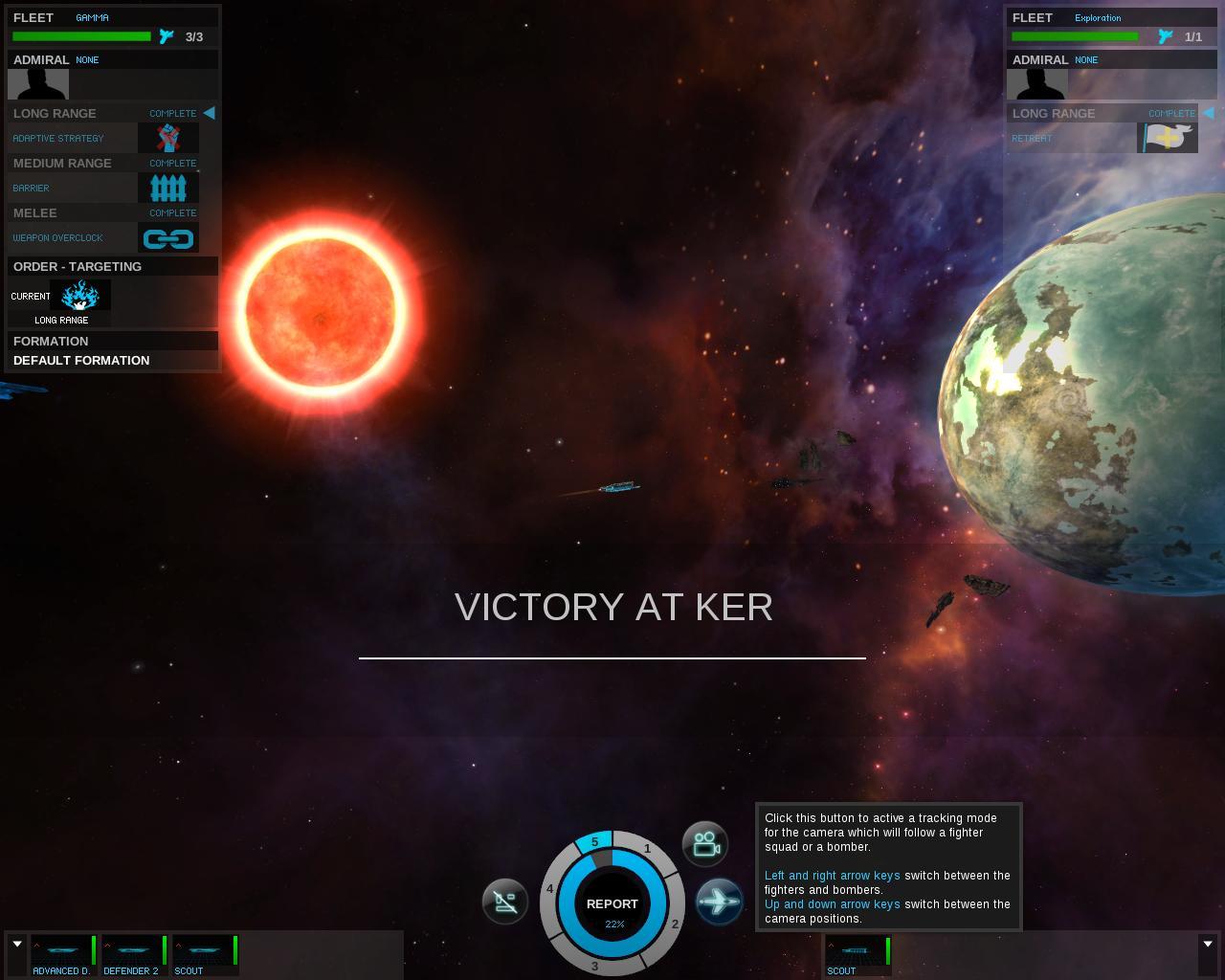
Task: Click the Exploration fleet Long Range phase arrow
Action: (x=1208, y=113)
